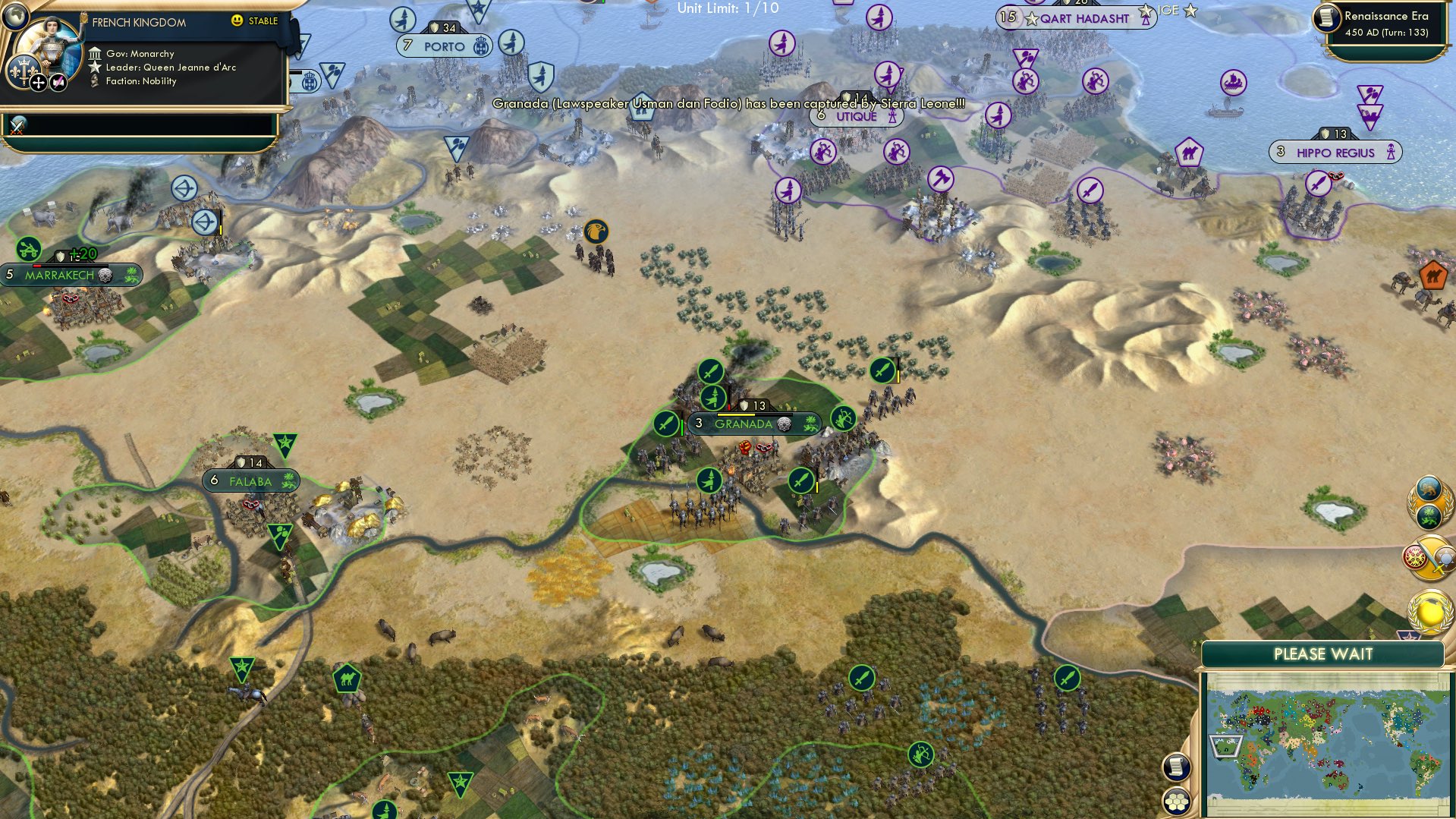Select the Great General eagle icon

click(596, 233)
